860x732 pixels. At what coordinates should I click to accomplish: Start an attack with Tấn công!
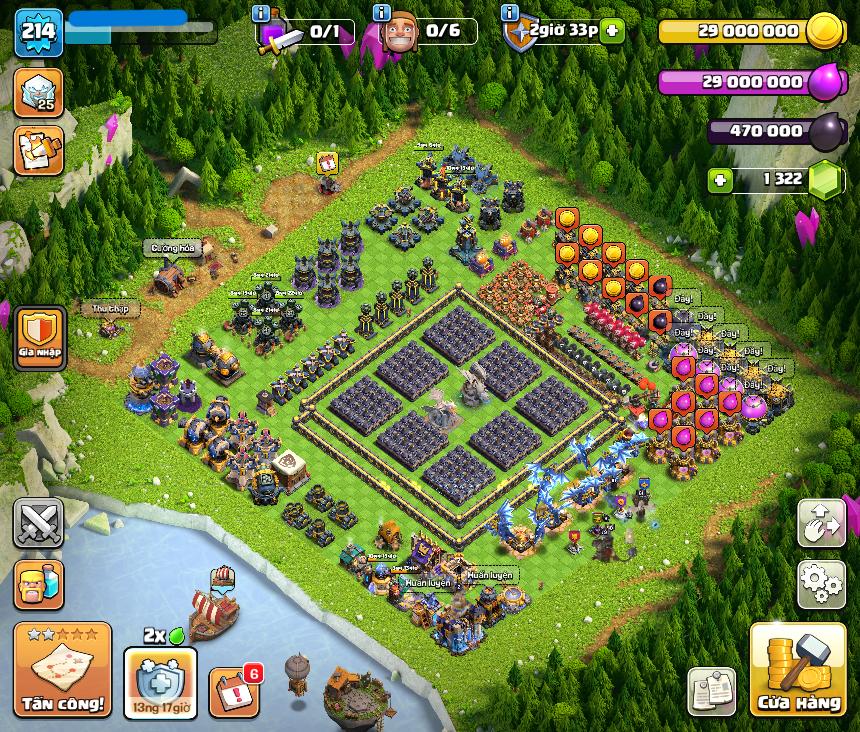[62, 670]
